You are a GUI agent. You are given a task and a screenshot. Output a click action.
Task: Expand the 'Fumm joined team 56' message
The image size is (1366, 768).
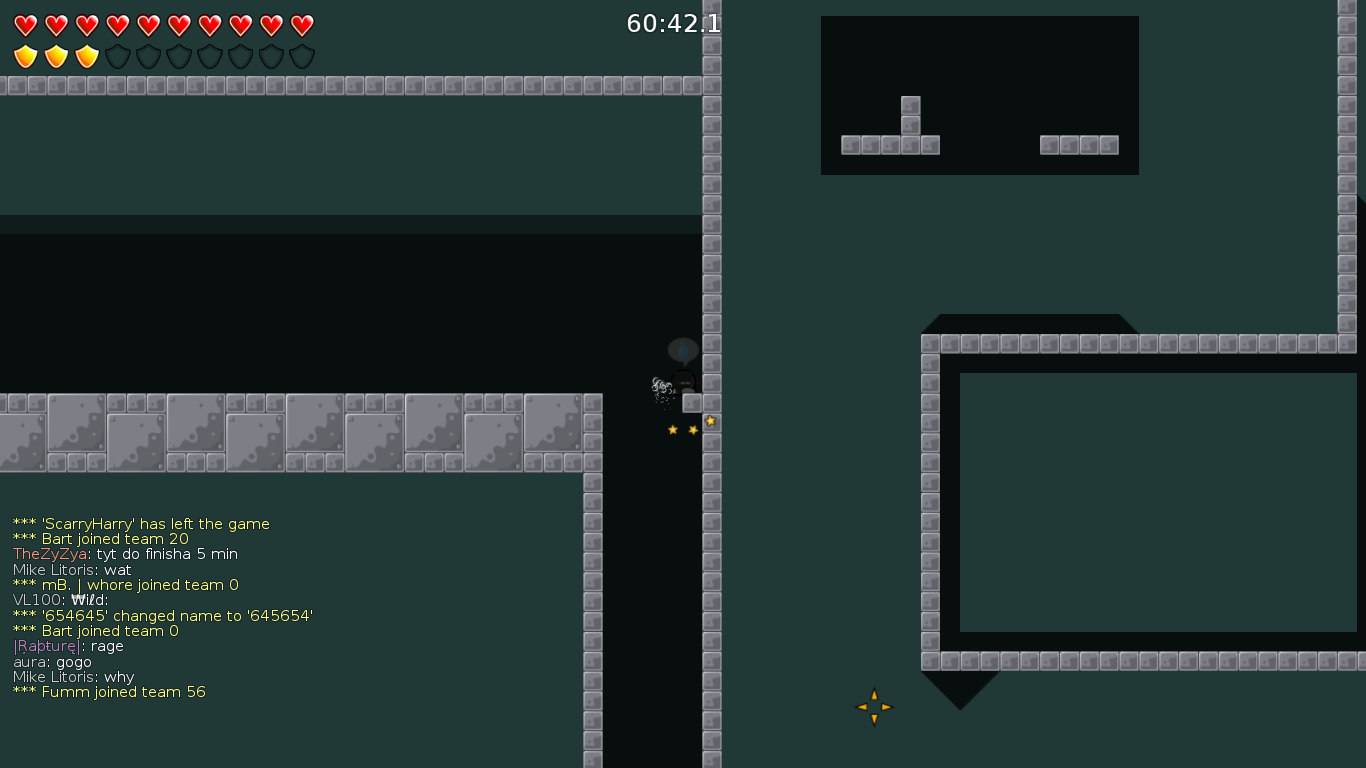click(x=108, y=691)
